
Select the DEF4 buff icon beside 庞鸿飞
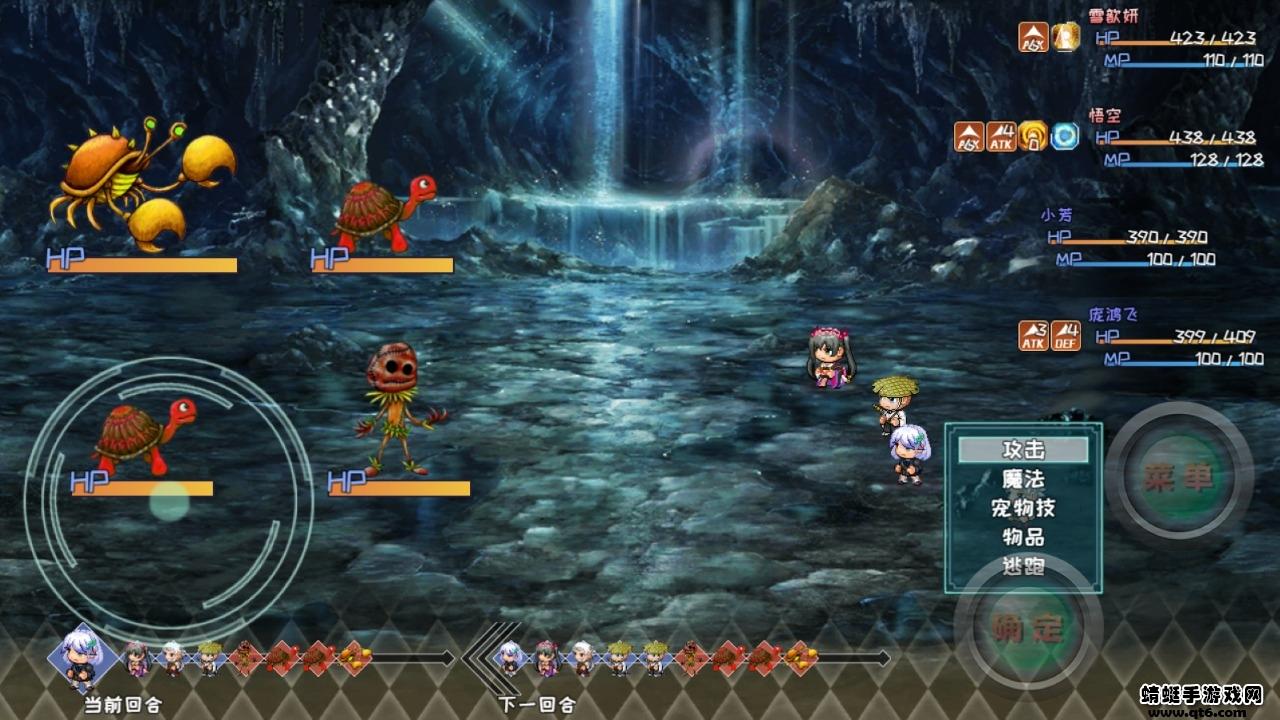click(x=1065, y=337)
